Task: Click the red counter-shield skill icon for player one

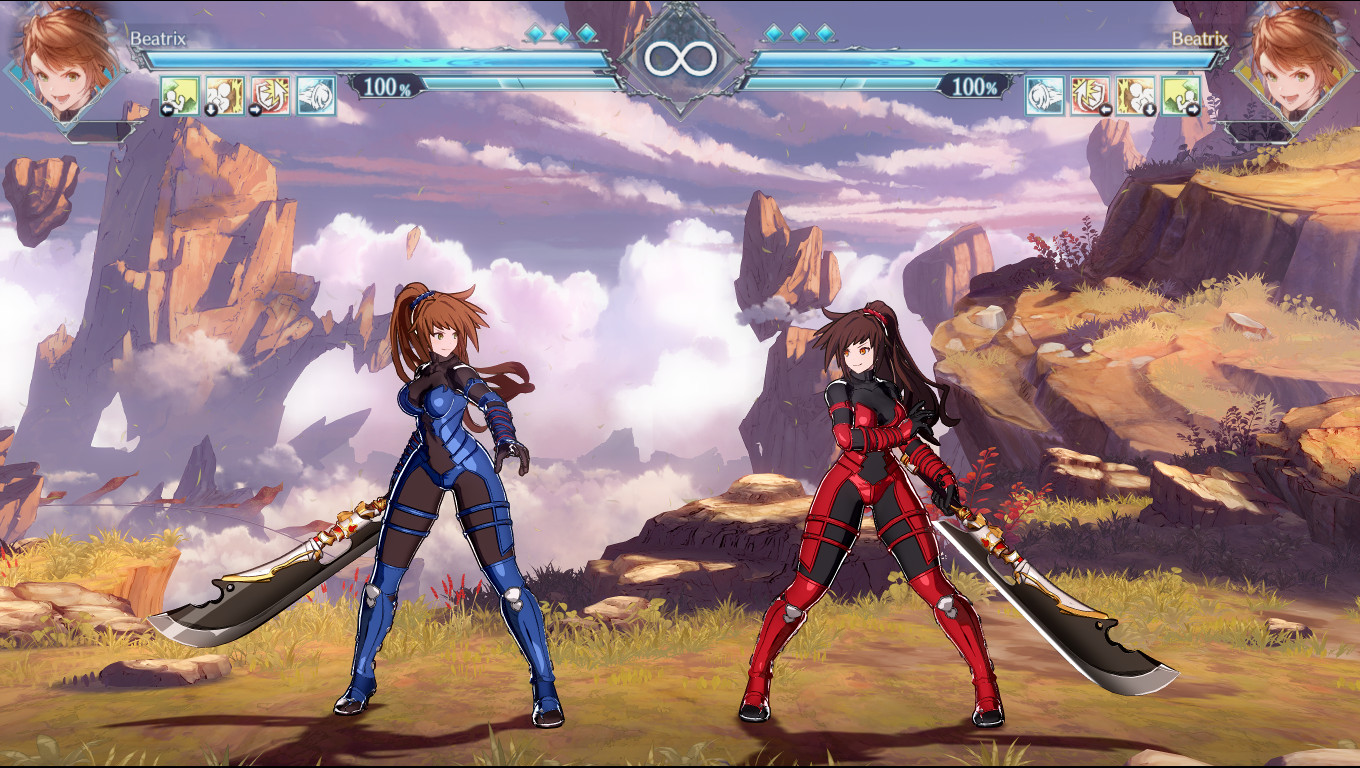Action: (x=270, y=96)
